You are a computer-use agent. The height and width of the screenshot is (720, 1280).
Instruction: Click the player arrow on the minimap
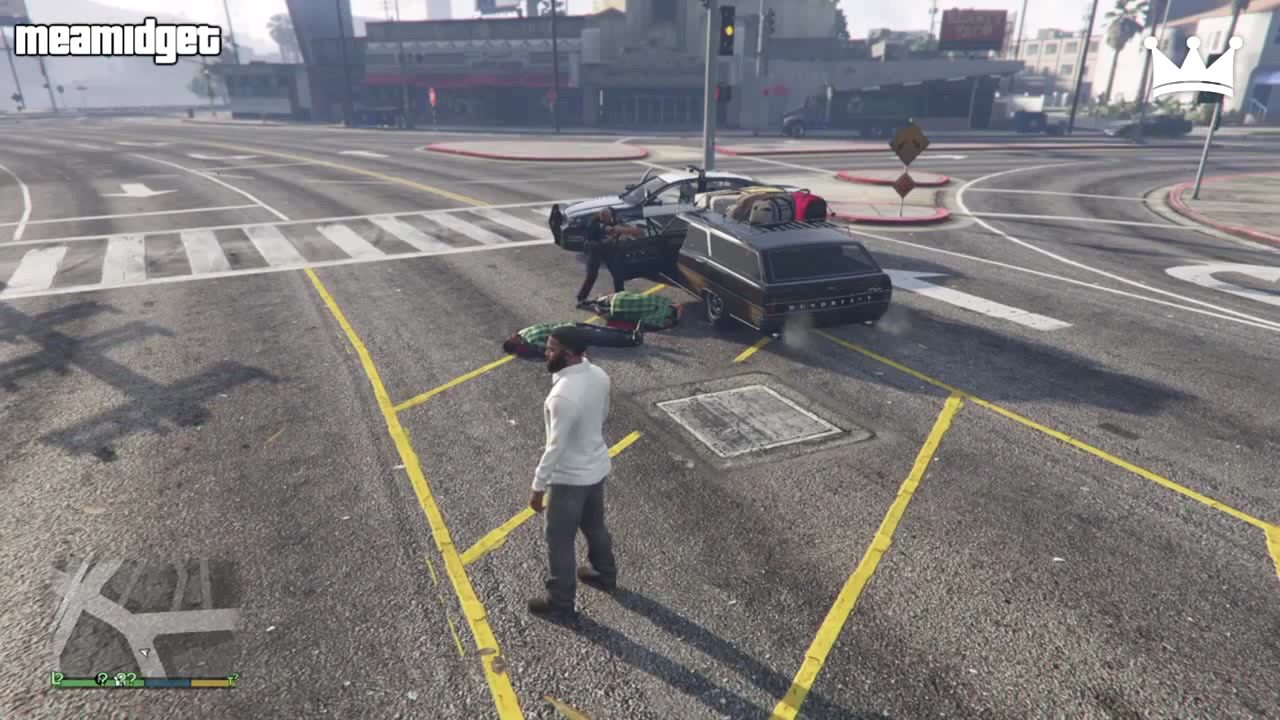coord(145,650)
